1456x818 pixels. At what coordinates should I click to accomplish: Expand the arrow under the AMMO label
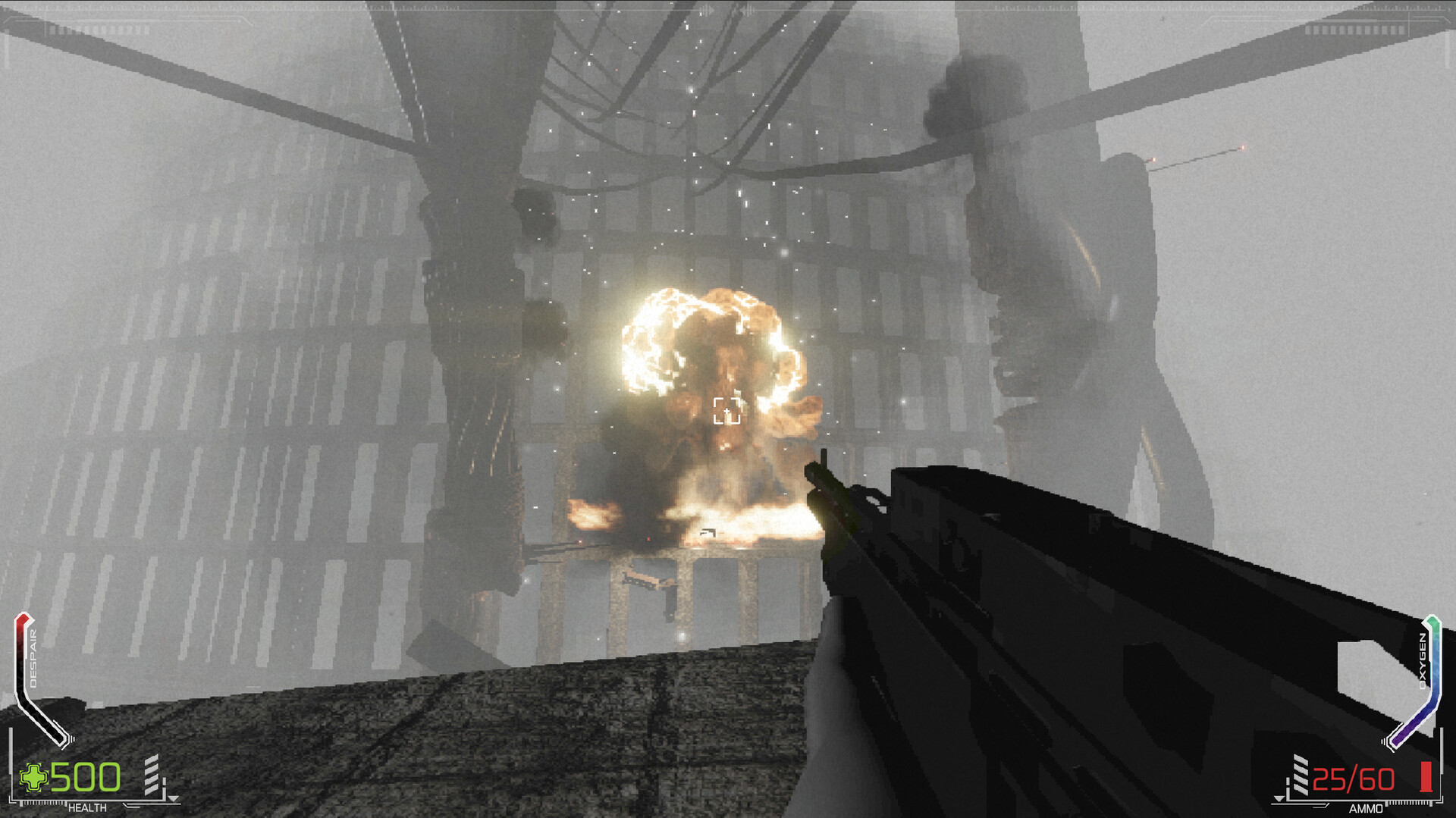pyautogui.click(x=1279, y=800)
